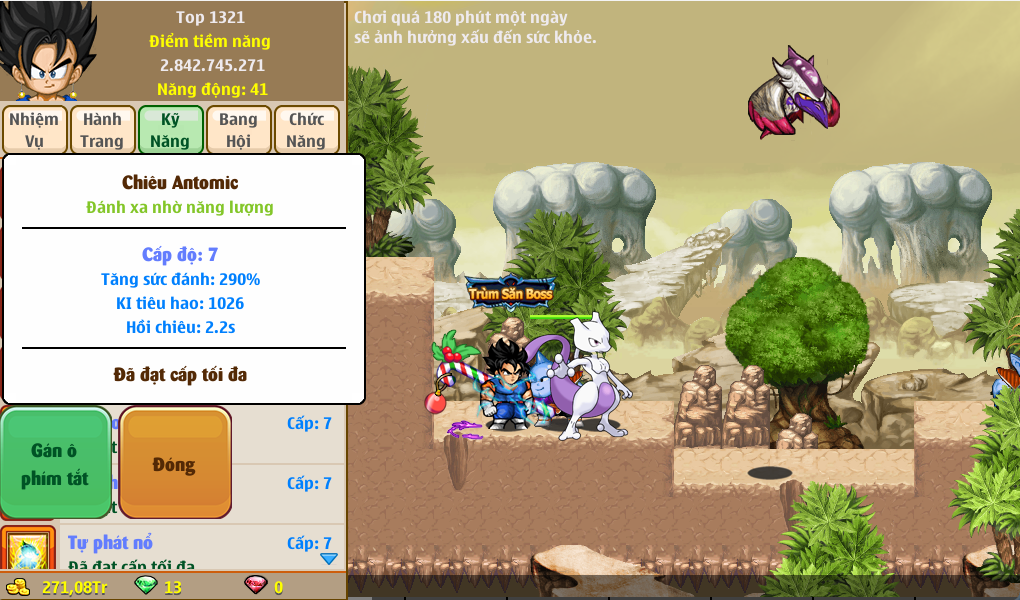Close the skill popup with Đóng
This screenshot has width=1020, height=600.
[175, 464]
